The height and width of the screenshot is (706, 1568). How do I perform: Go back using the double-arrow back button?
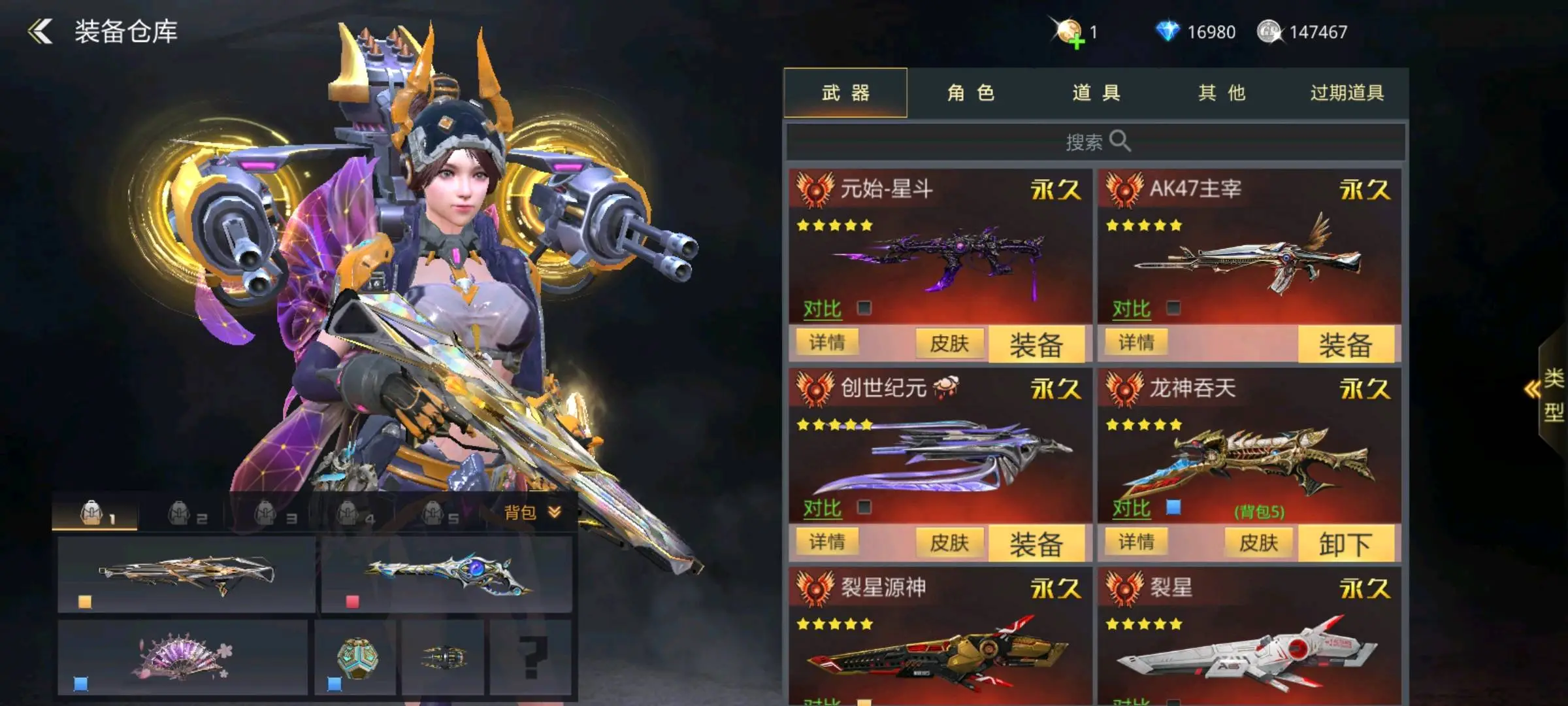tap(41, 31)
